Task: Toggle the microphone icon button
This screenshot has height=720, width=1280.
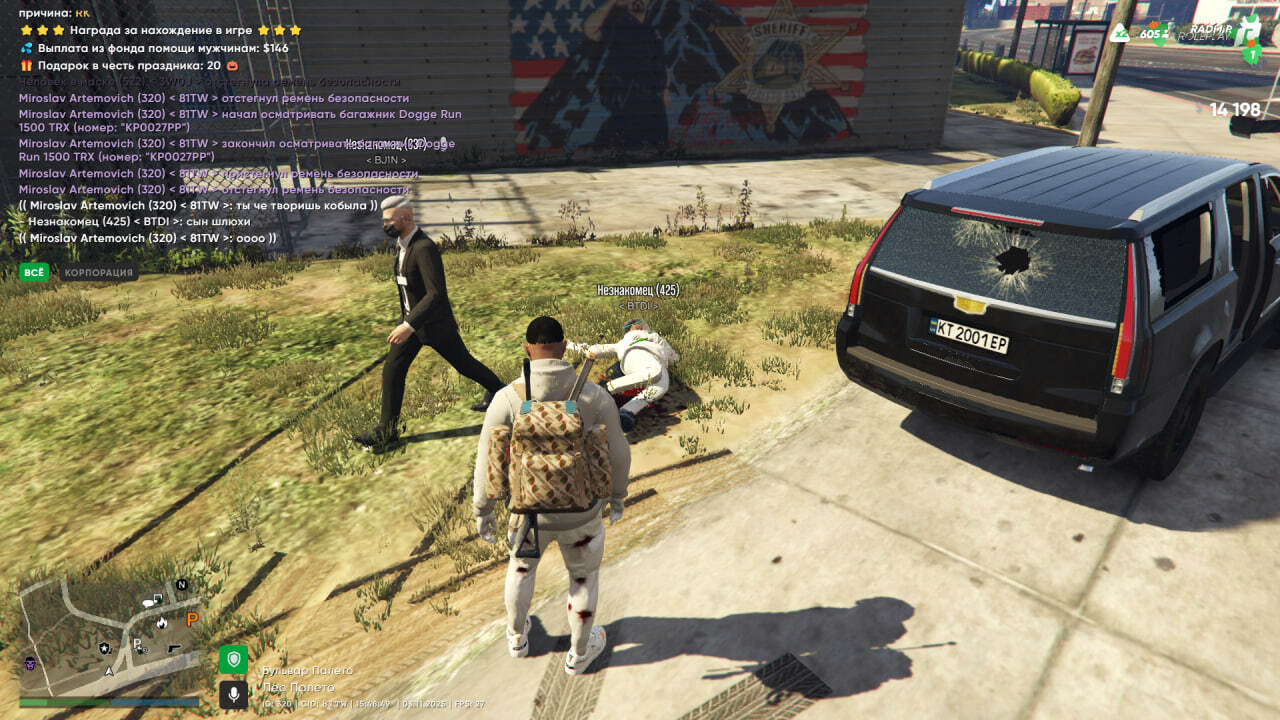Action: pos(233,693)
